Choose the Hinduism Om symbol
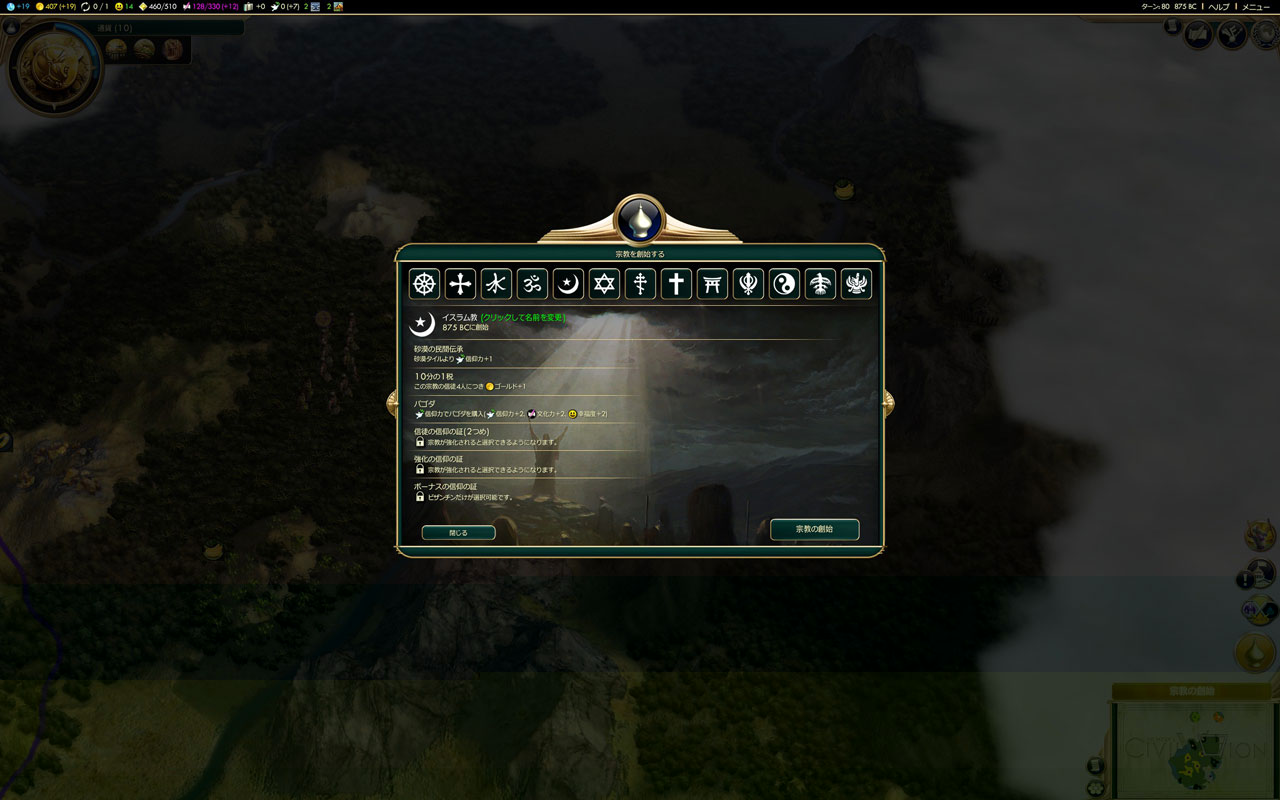 pyautogui.click(x=532, y=284)
